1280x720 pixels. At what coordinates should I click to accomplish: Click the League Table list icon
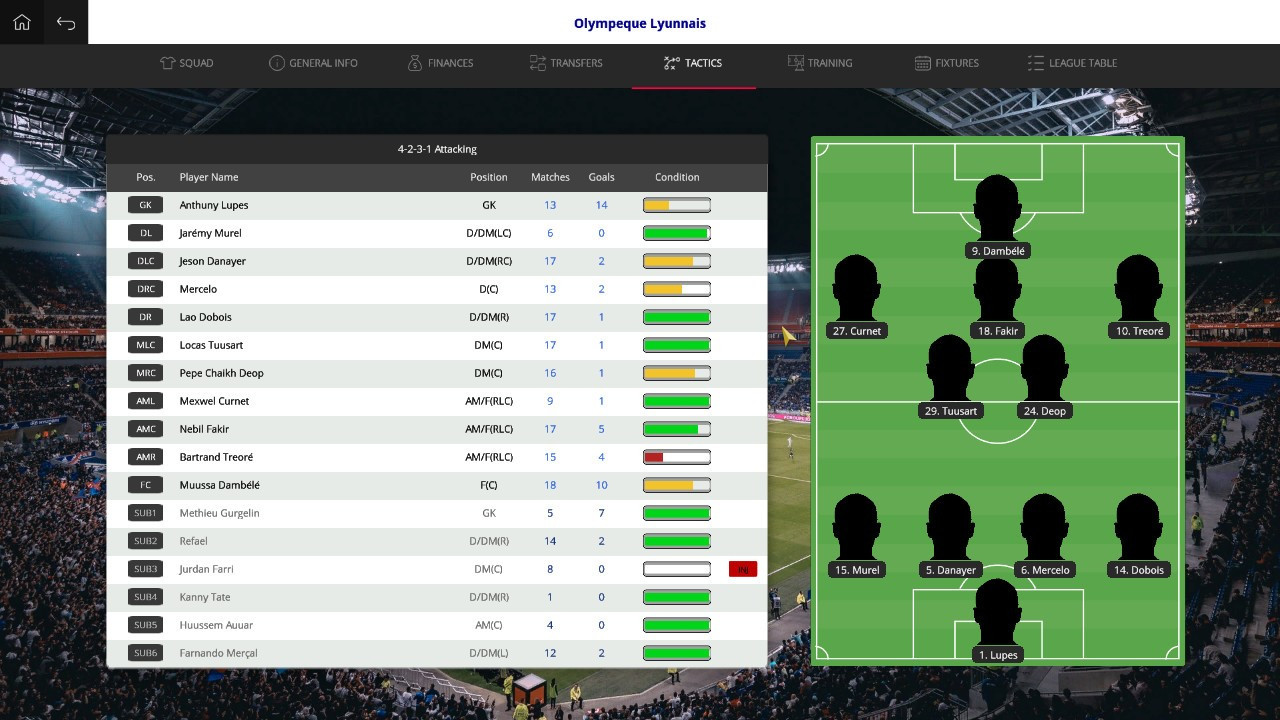[1035, 62]
